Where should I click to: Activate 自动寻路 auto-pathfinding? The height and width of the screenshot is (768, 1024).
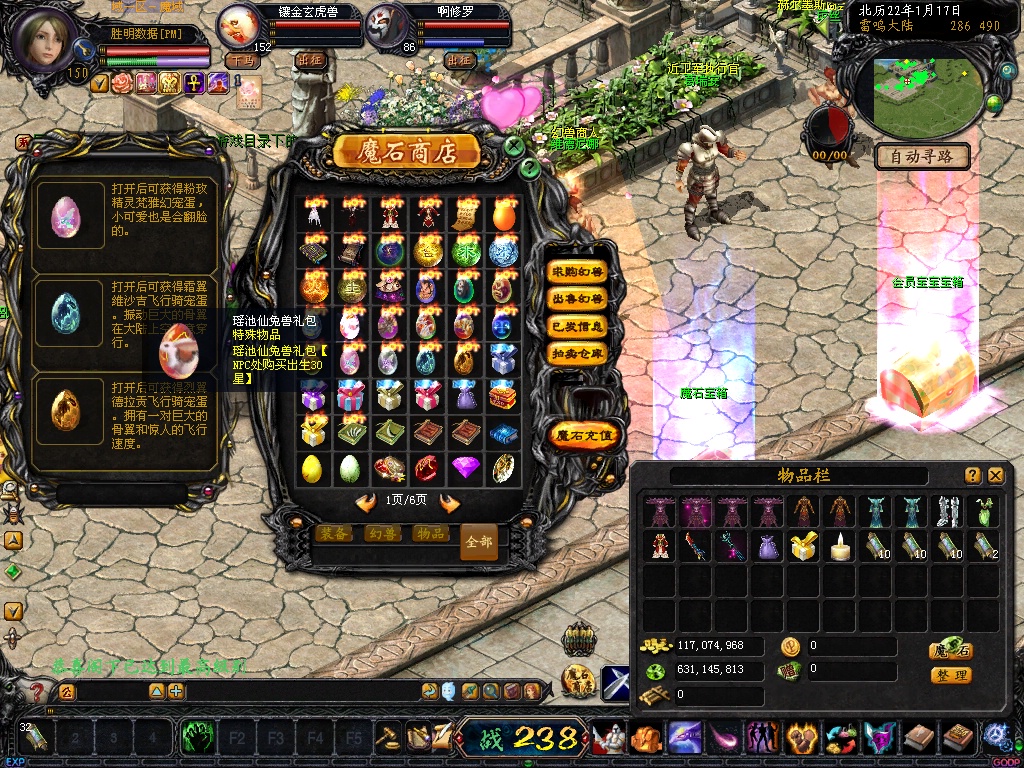[922, 156]
